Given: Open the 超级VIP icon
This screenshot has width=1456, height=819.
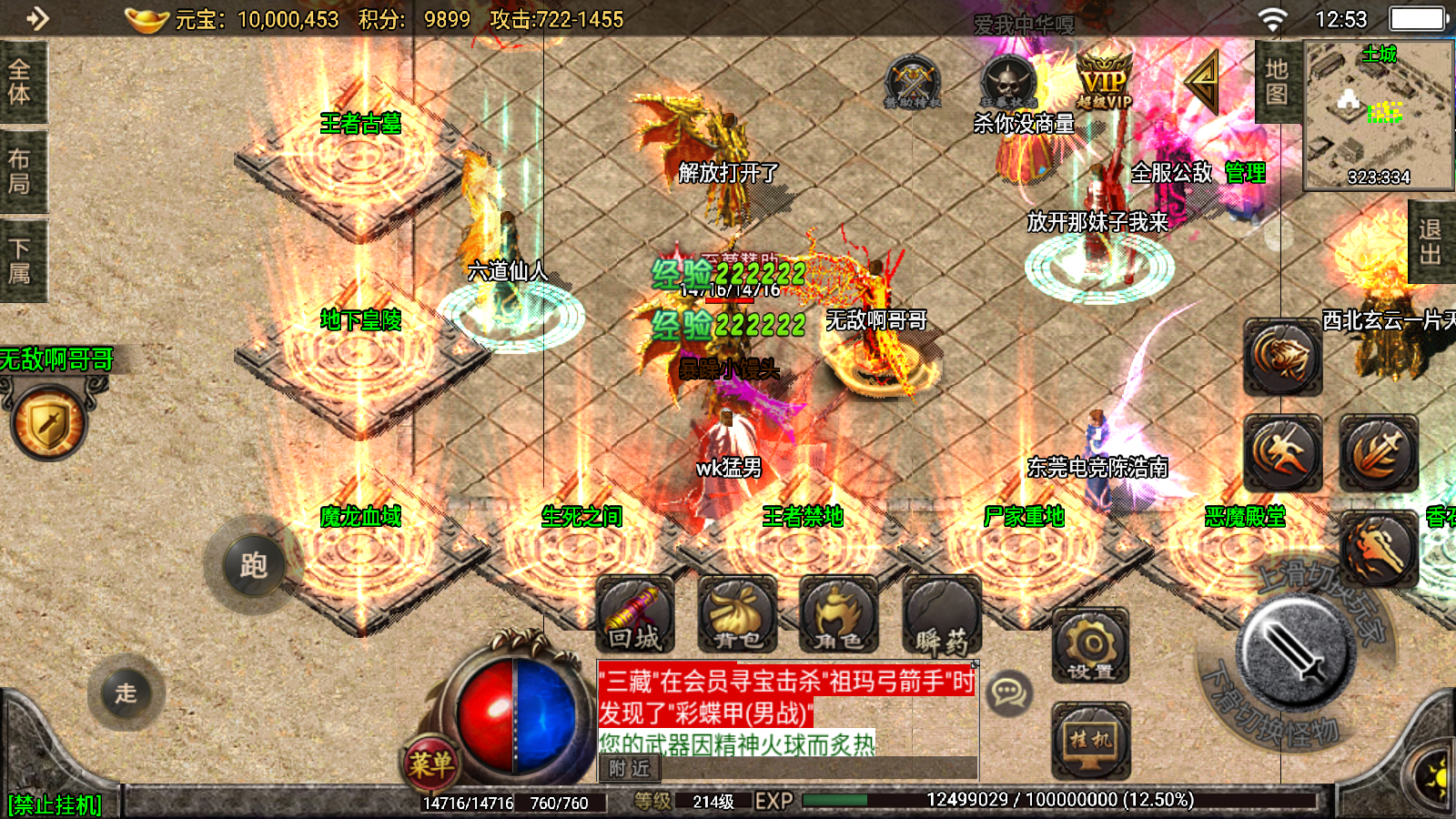Looking at the screenshot, I should tap(1104, 80).
